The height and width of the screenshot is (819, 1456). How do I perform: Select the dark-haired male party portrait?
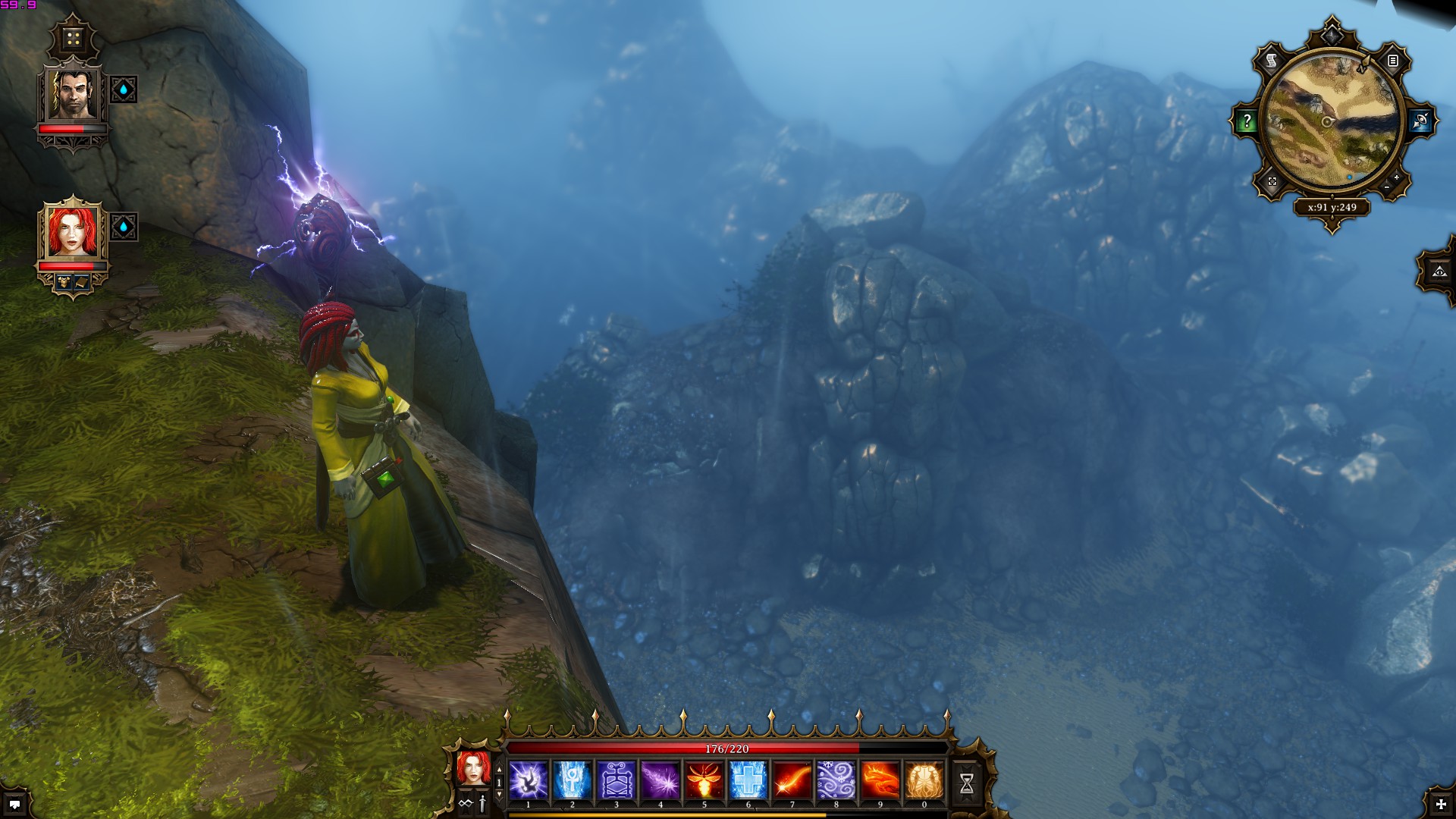[73, 95]
